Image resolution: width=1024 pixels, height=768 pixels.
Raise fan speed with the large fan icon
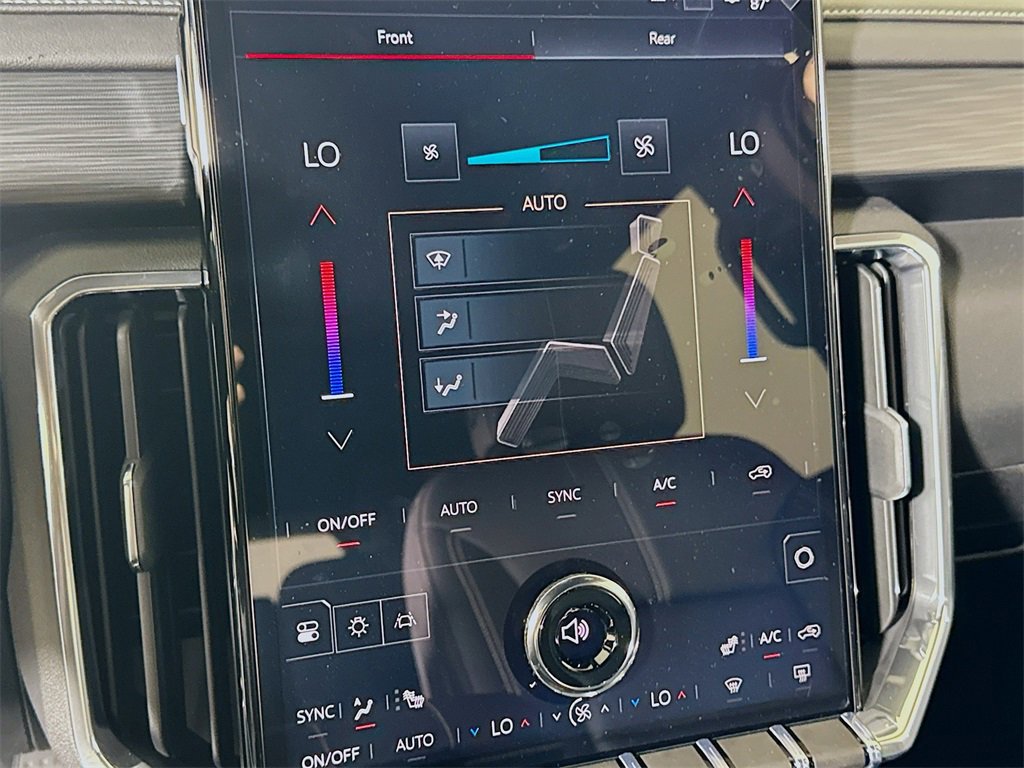(x=644, y=147)
